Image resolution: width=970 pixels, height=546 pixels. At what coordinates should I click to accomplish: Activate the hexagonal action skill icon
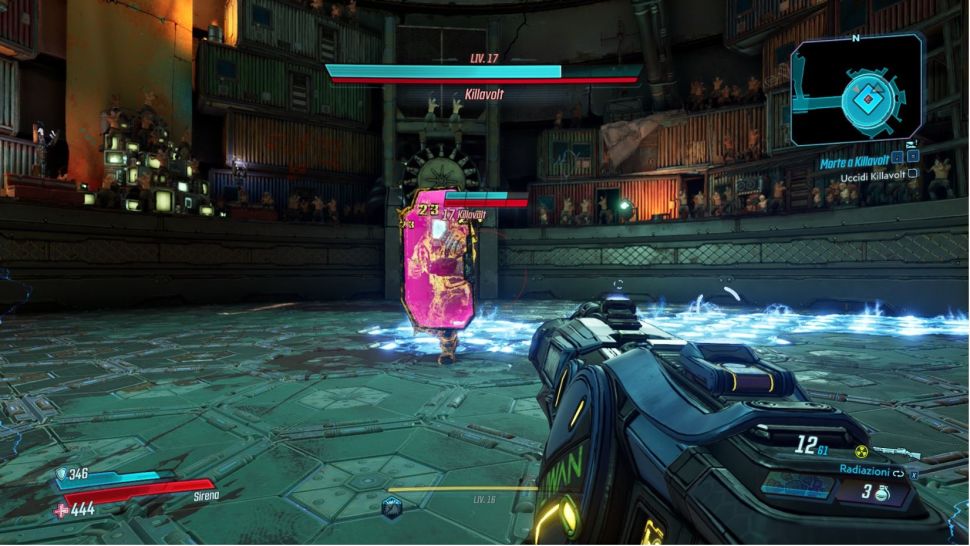pos(394,507)
